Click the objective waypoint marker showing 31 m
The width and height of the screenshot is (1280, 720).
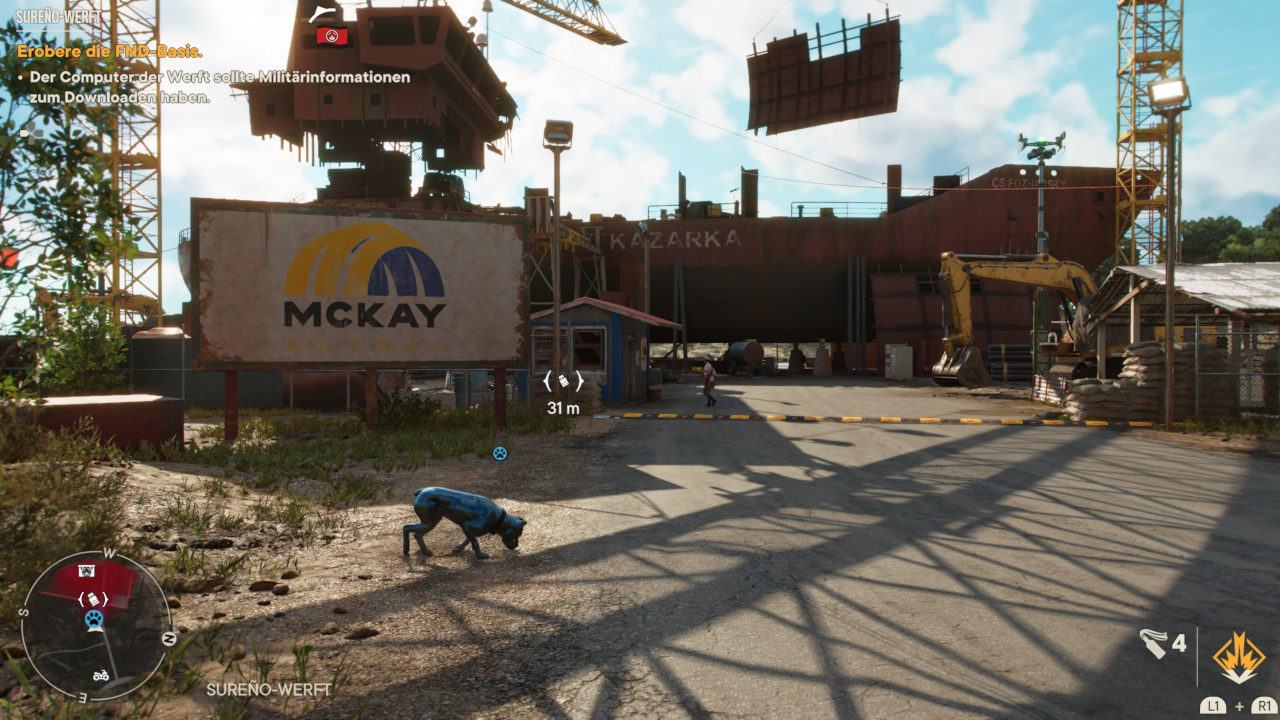563,381
